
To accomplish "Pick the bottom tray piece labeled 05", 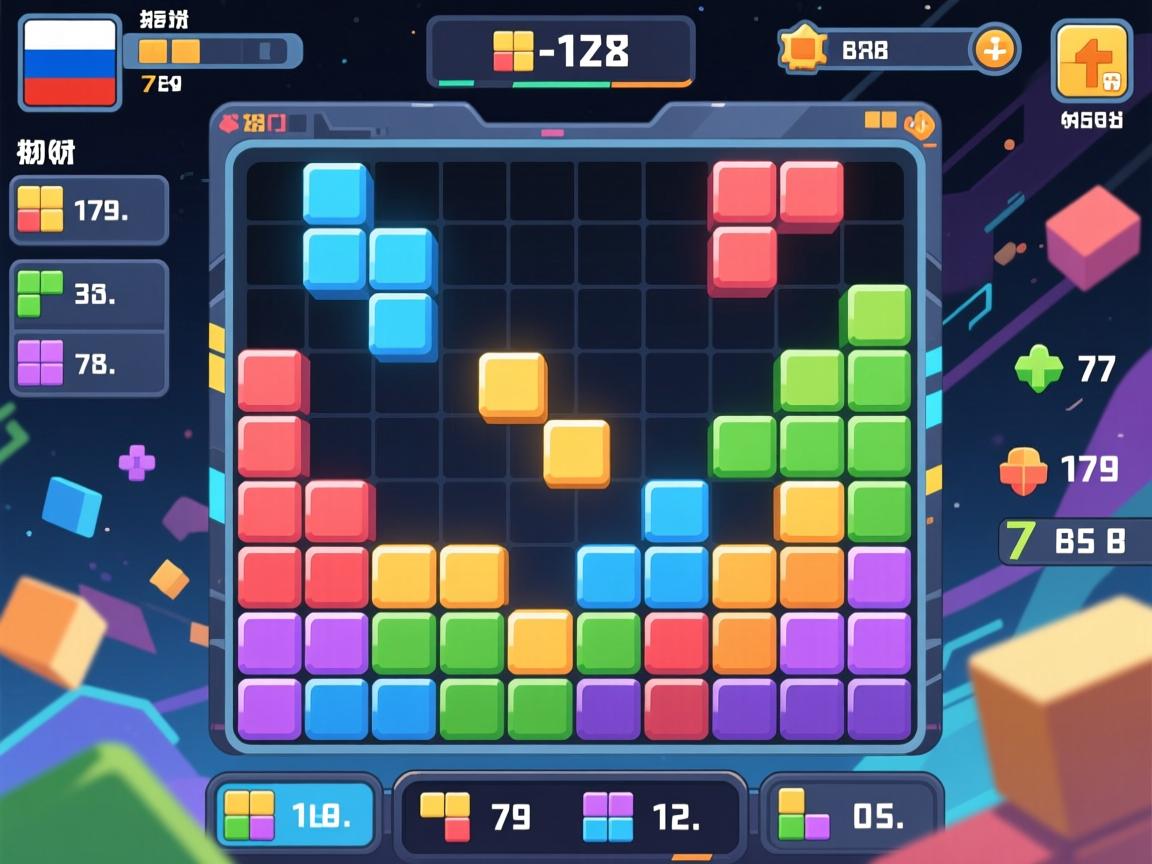I will pyautogui.click(x=850, y=814).
